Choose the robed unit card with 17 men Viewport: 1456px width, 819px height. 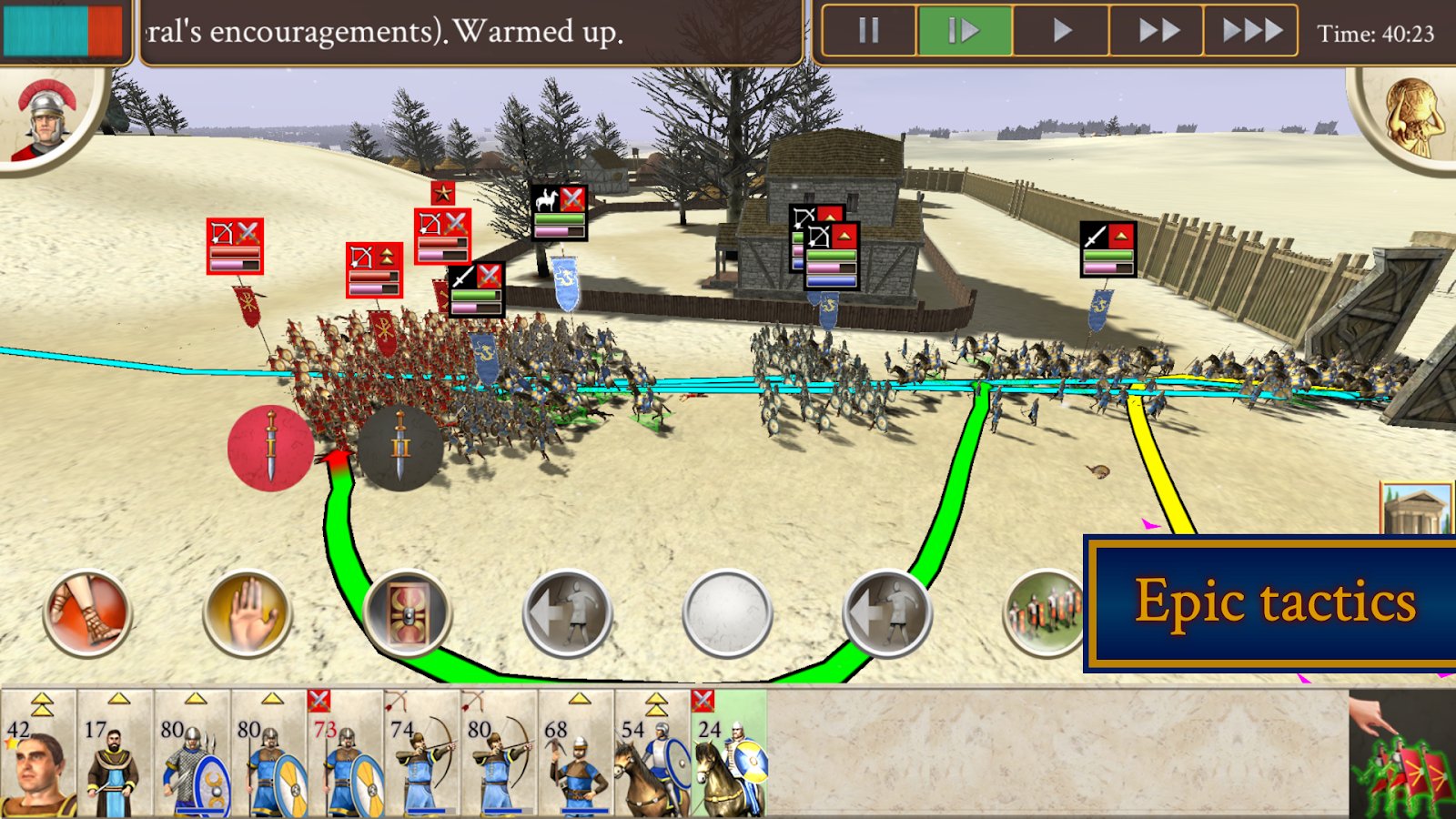(x=116, y=755)
